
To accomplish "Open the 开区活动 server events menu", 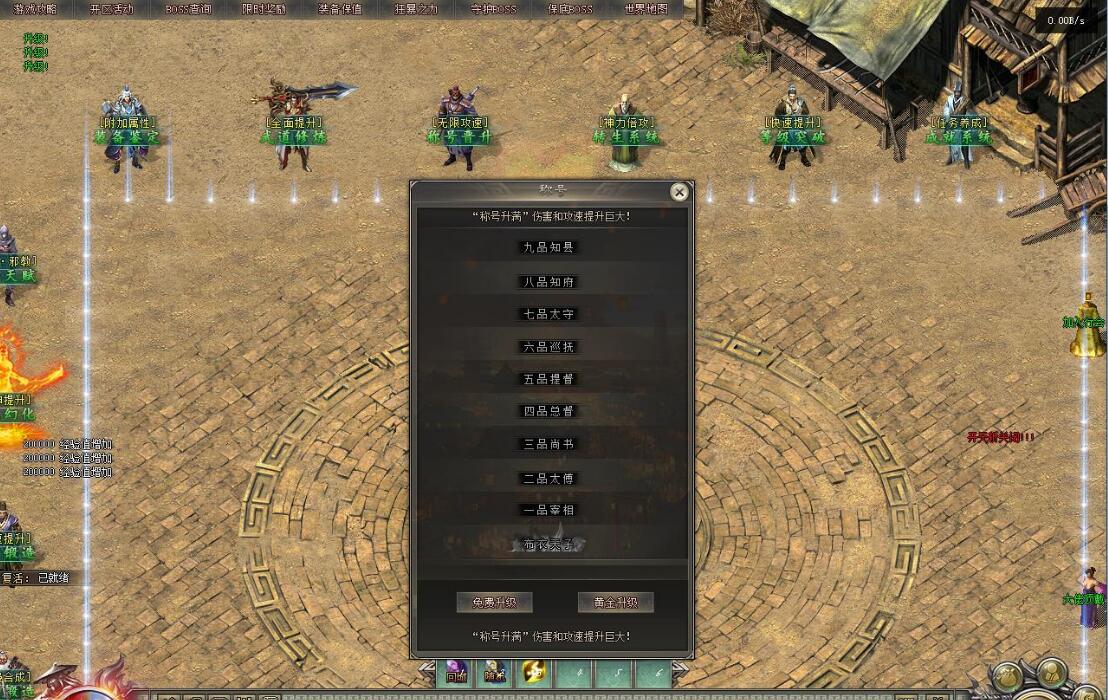I will pyautogui.click(x=111, y=9).
